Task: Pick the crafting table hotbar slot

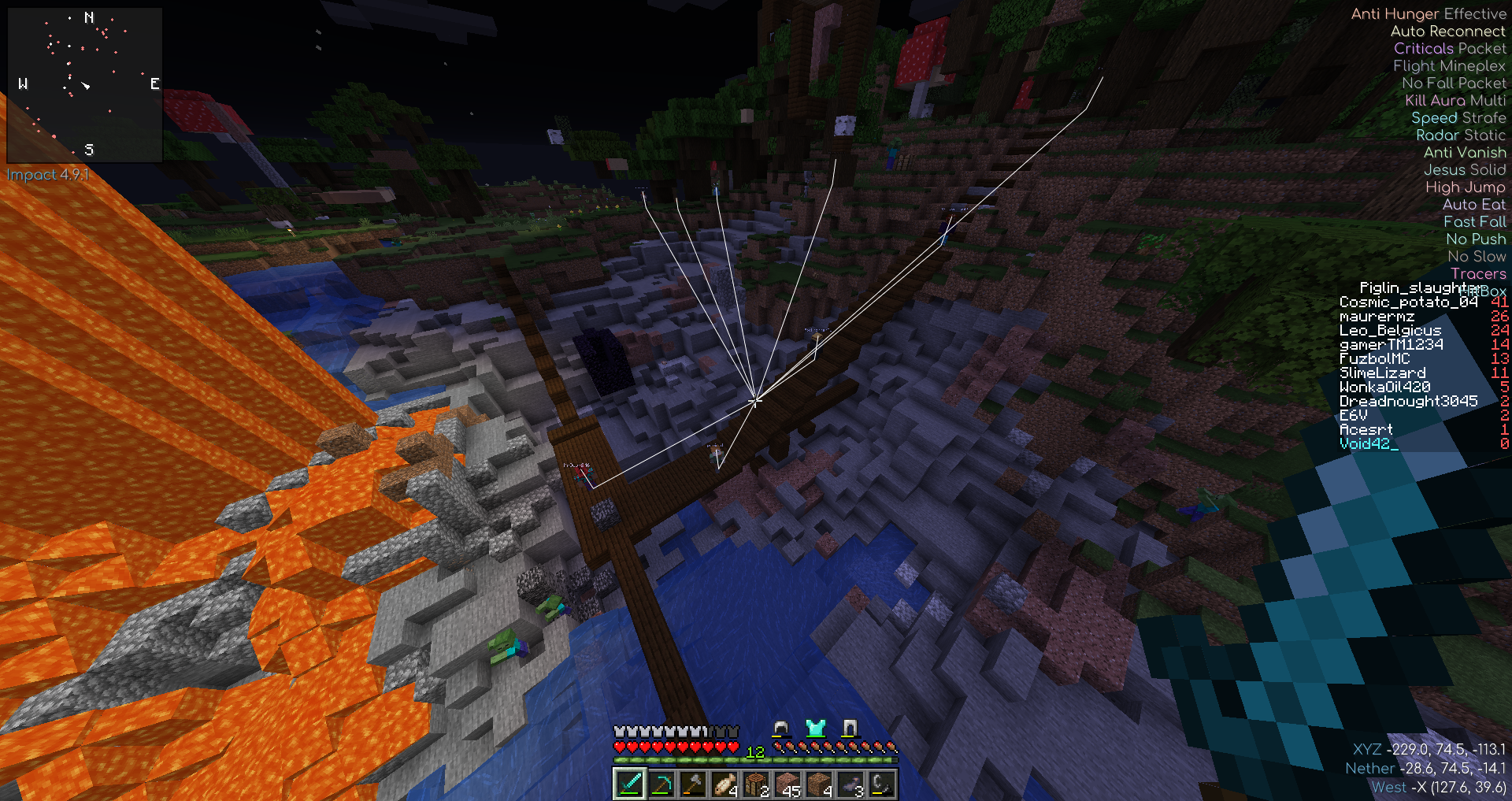Action: pos(755,784)
